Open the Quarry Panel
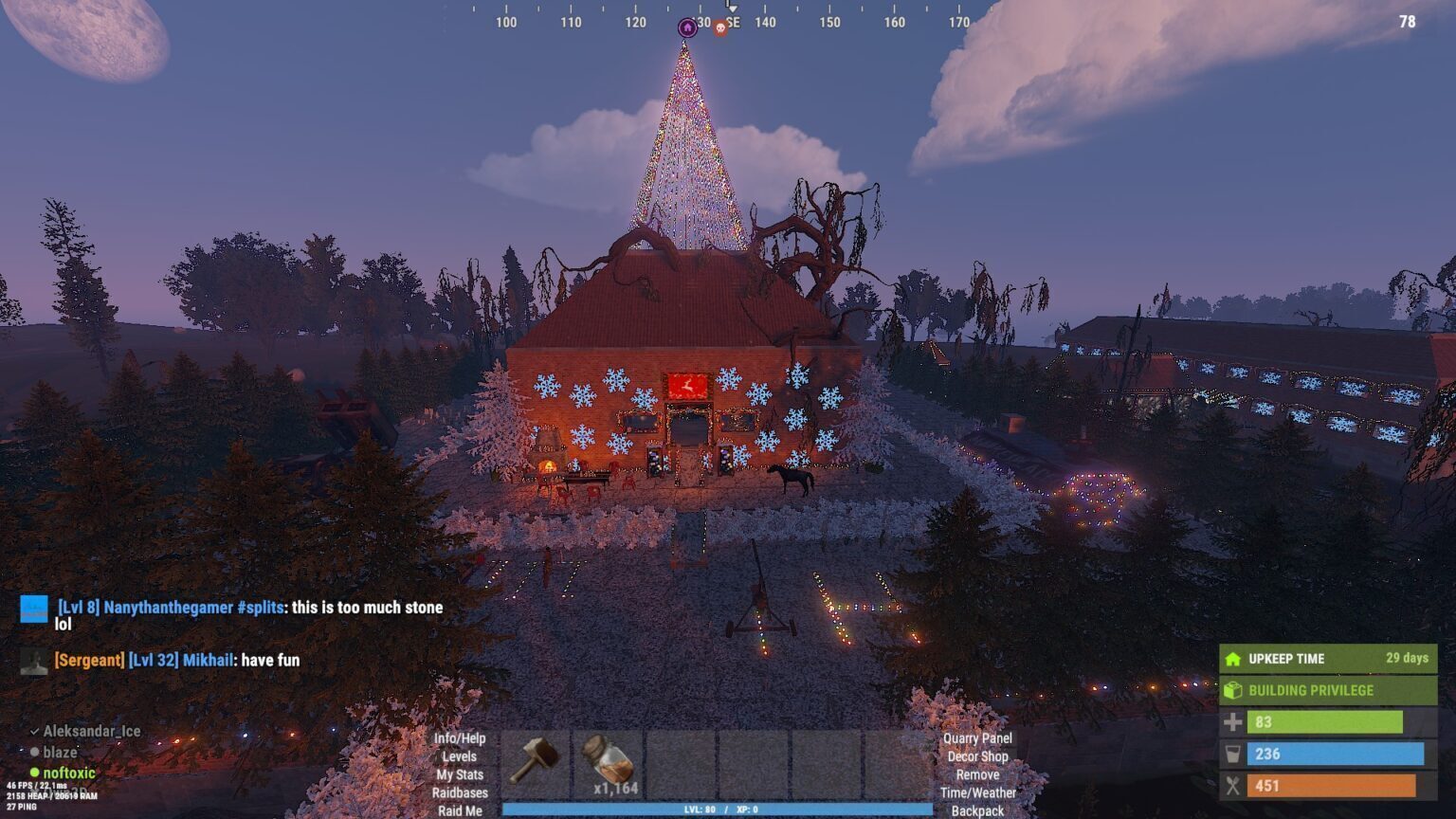Image resolution: width=1456 pixels, height=819 pixels. (977, 738)
